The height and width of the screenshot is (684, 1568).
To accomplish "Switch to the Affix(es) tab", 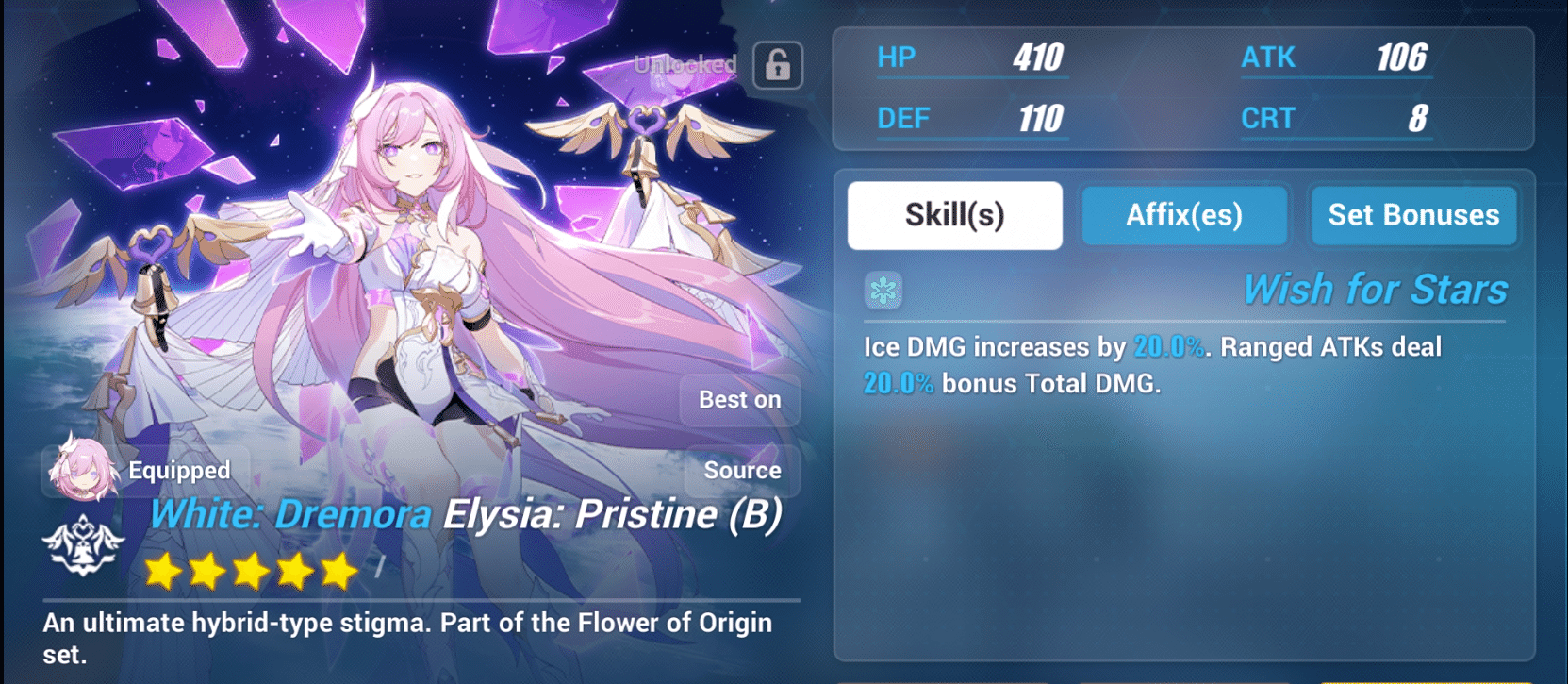I will tap(1184, 215).
